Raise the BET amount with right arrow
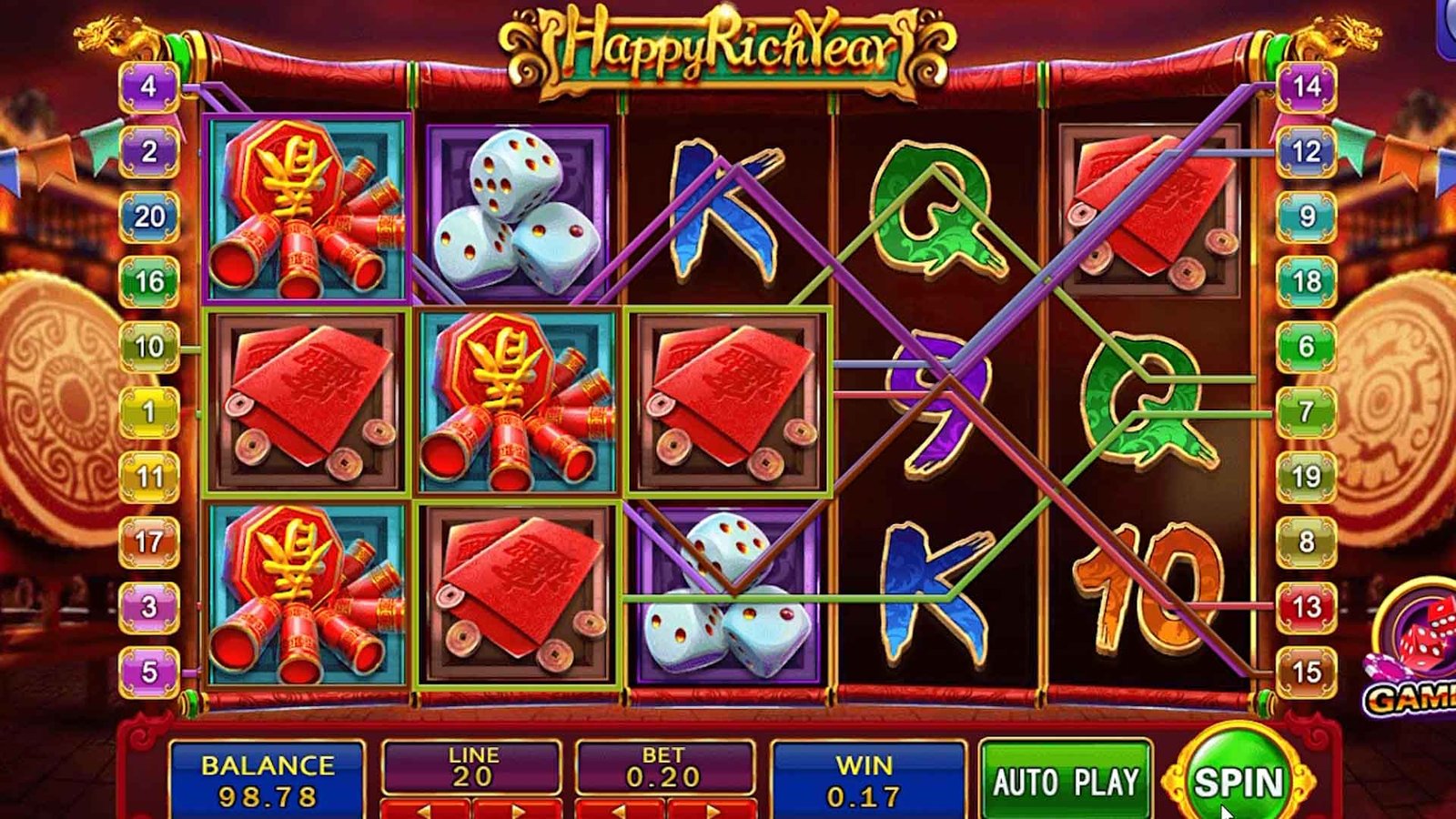The width and height of the screenshot is (1456, 819). (711, 809)
